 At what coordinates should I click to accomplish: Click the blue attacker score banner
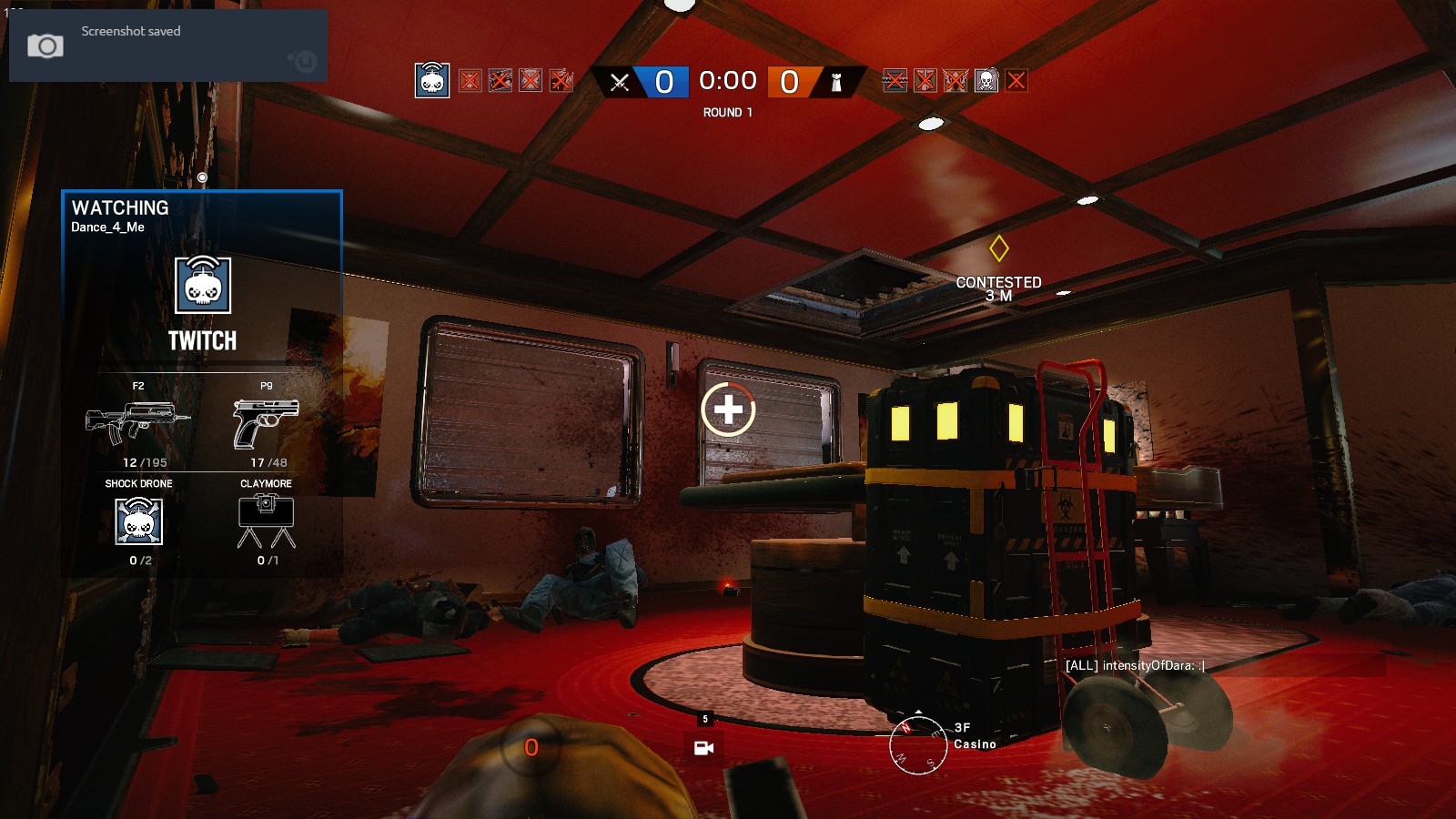(x=663, y=81)
